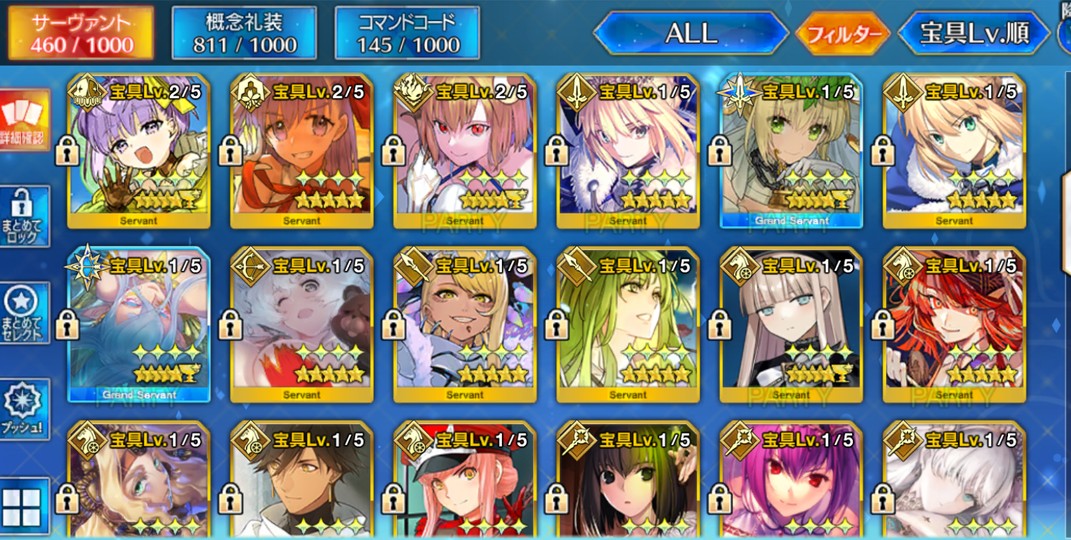Activate まとめてロック bulk lock
Viewport: 1071px width, 540px height.
coord(23,217)
